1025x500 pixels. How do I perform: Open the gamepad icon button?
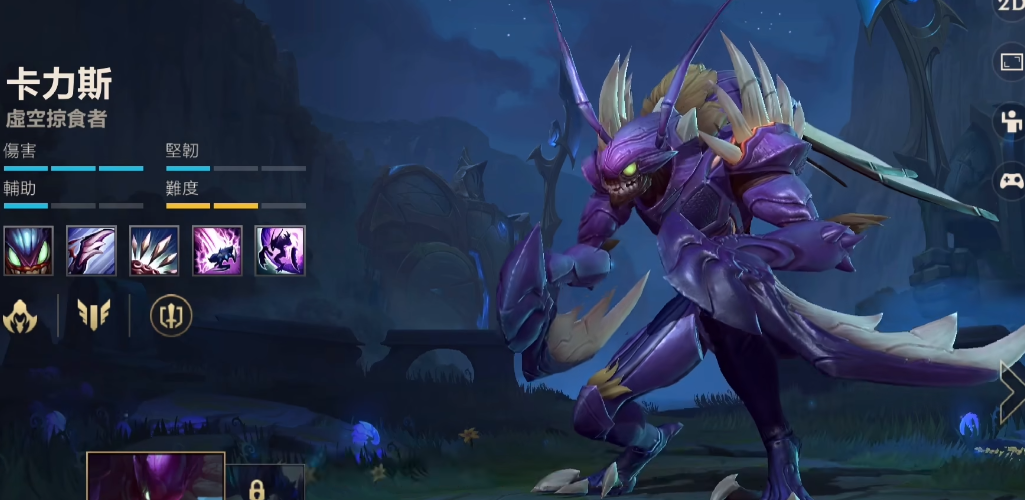[x=1010, y=181]
